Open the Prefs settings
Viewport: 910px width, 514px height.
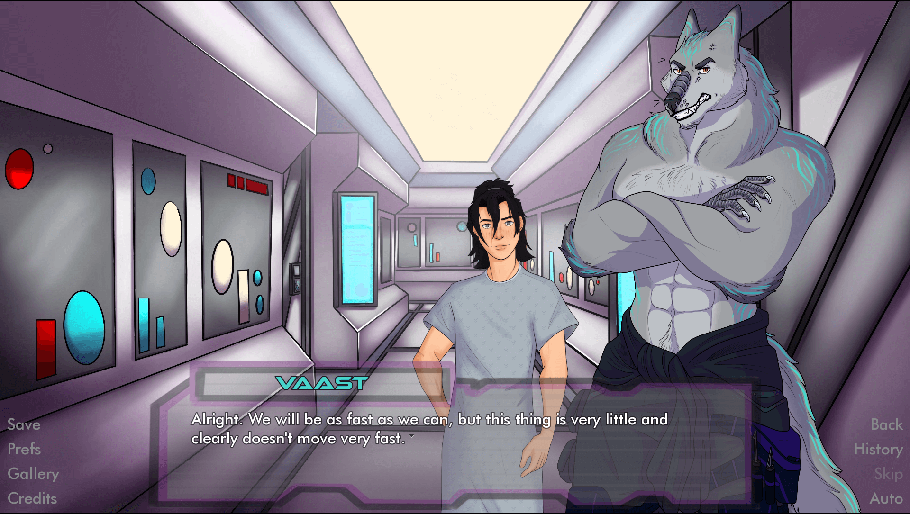(25, 449)
